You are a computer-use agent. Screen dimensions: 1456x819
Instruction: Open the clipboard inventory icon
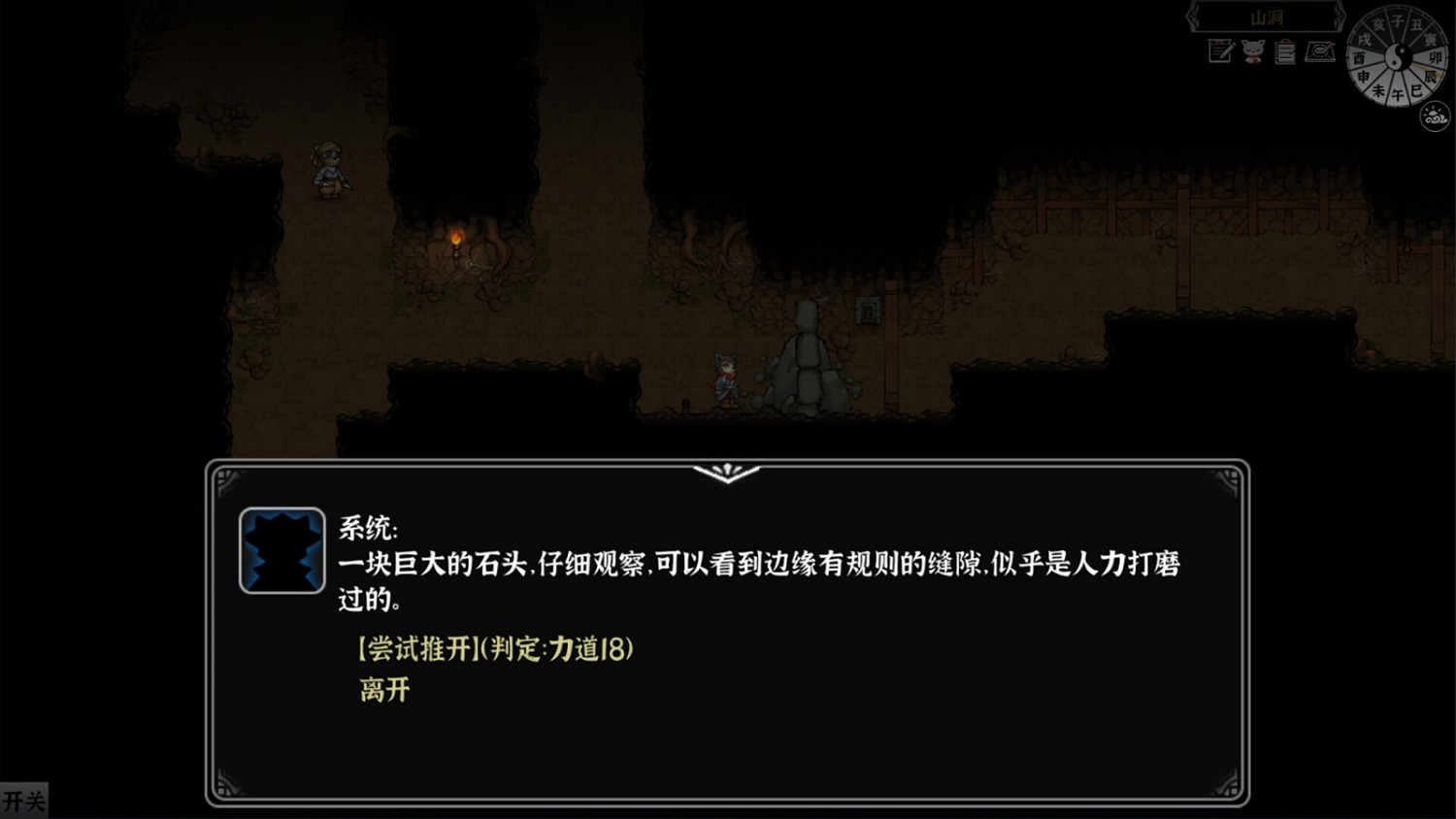(1284, 51)
